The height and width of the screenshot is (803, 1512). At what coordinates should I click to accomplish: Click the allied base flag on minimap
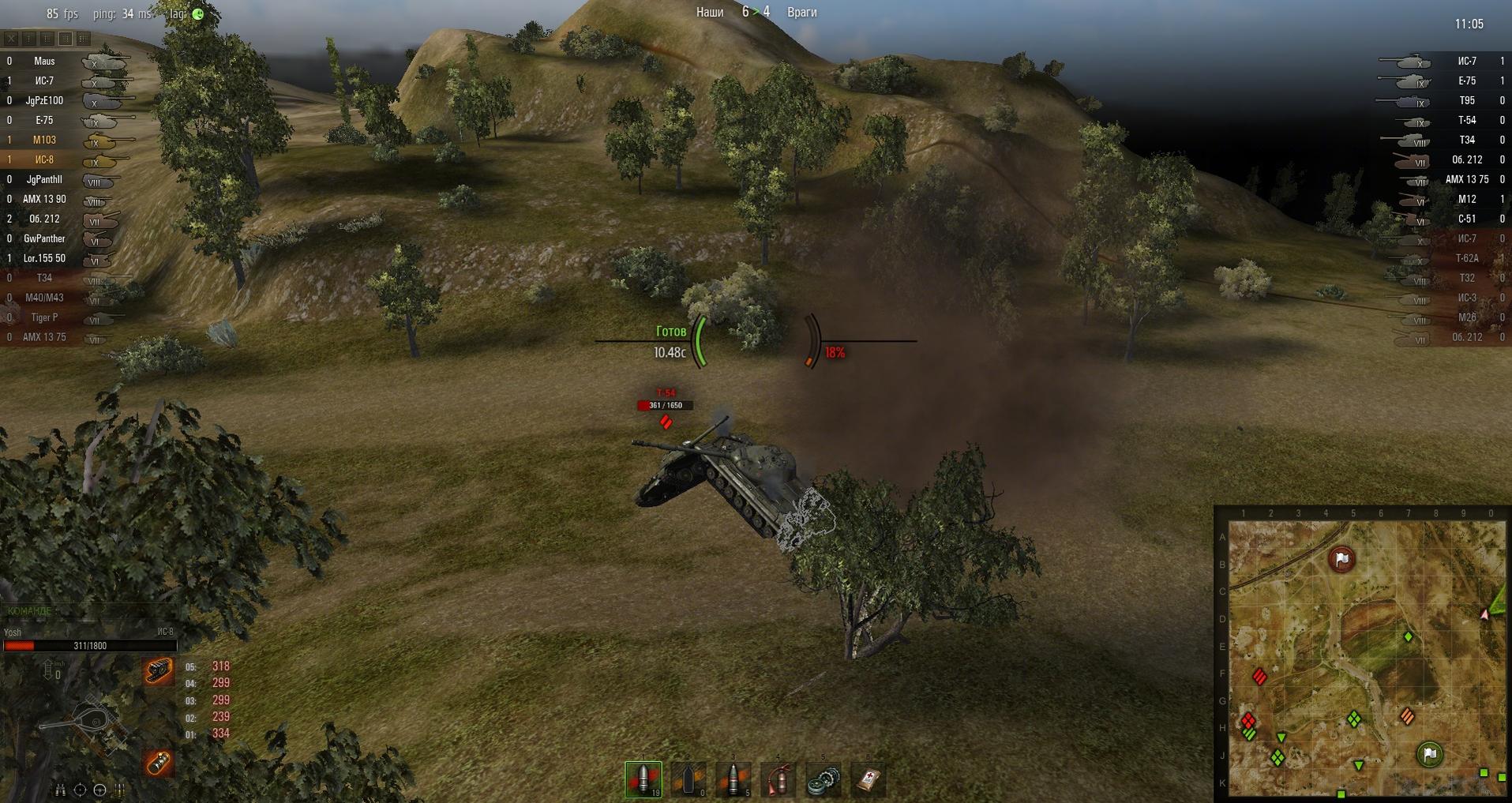pos(1429,754)
